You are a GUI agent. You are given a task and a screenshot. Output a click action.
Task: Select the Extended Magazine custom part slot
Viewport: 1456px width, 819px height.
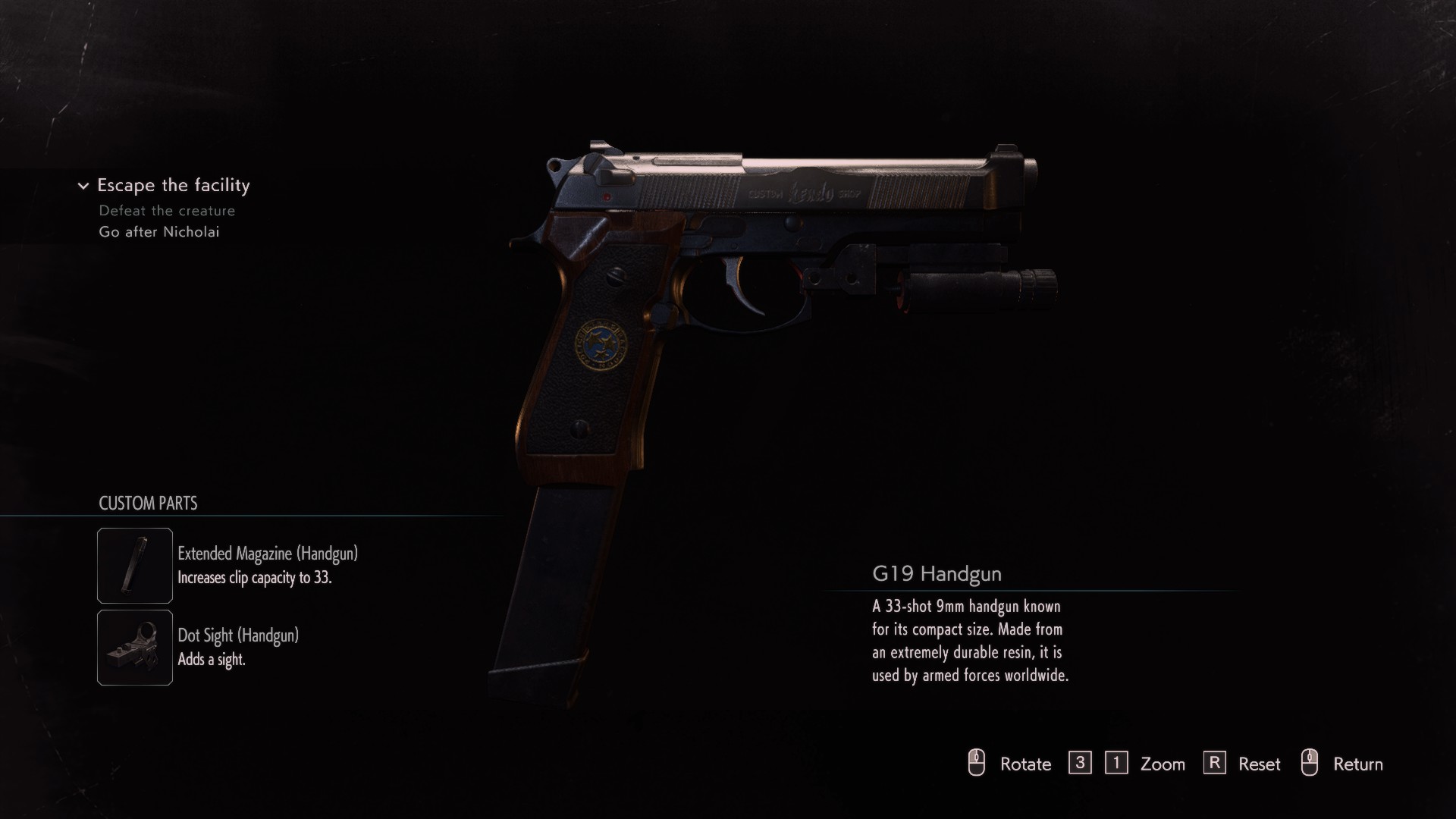coord(135,566)
